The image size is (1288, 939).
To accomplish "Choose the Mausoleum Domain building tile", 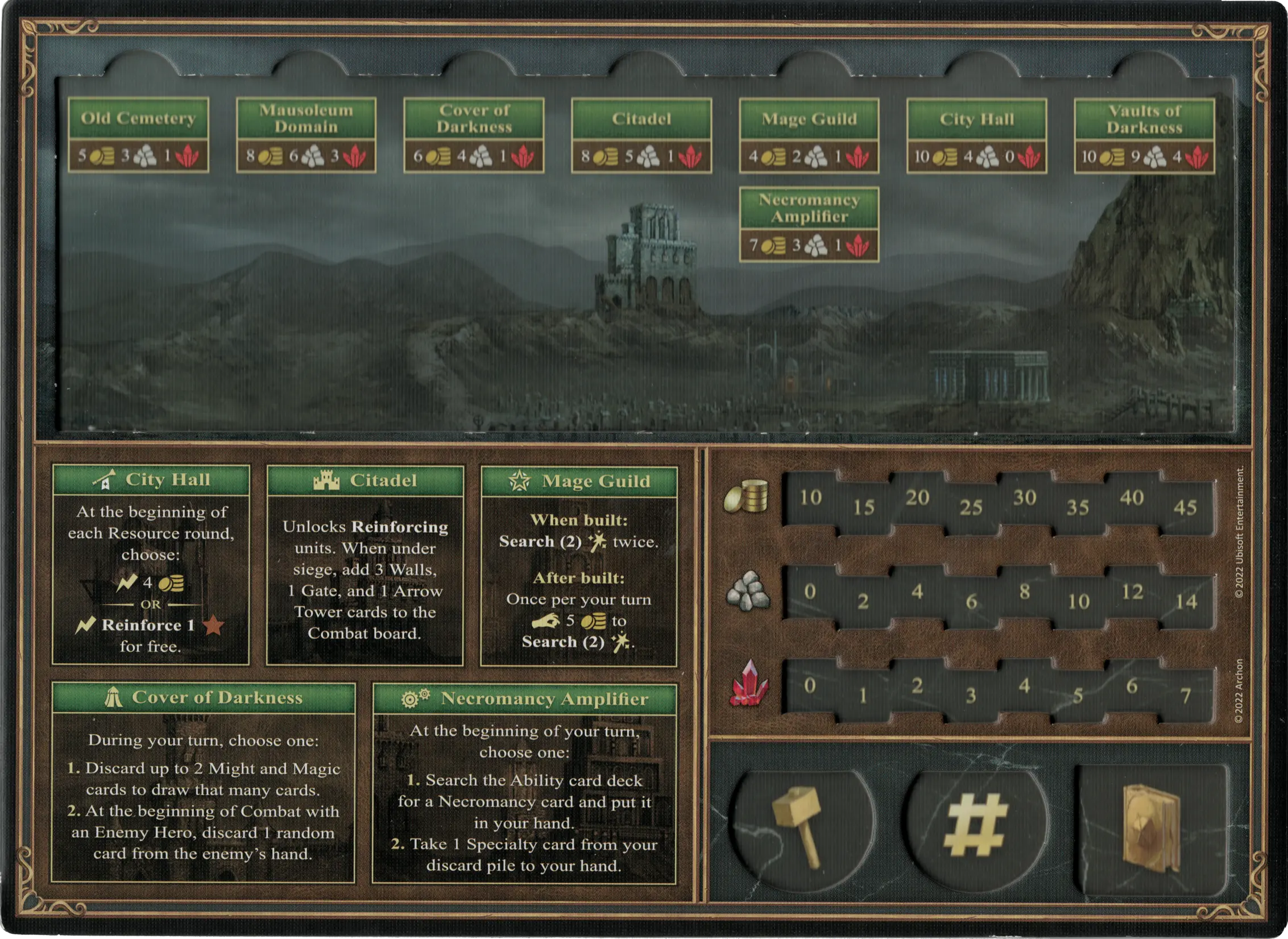I will coord(306,135).
